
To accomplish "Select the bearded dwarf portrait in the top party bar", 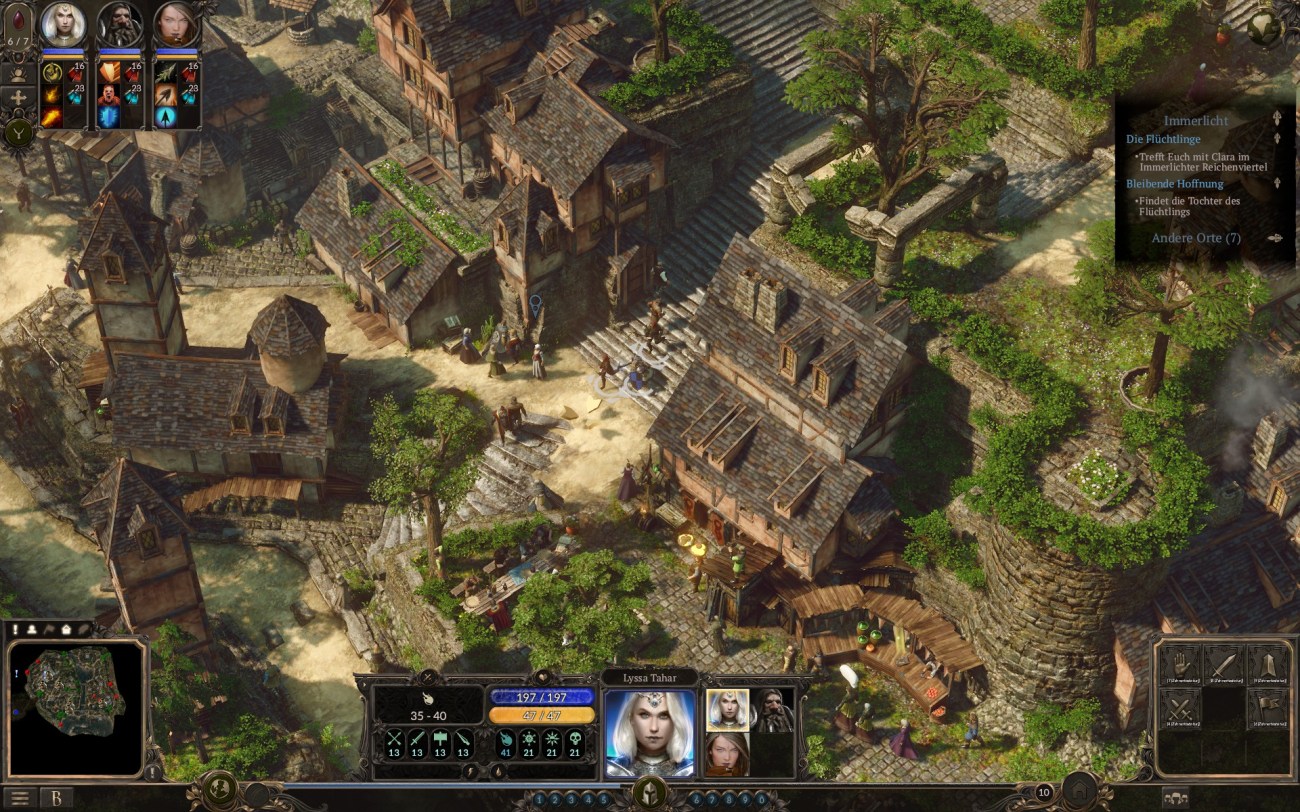I will 120,24.
